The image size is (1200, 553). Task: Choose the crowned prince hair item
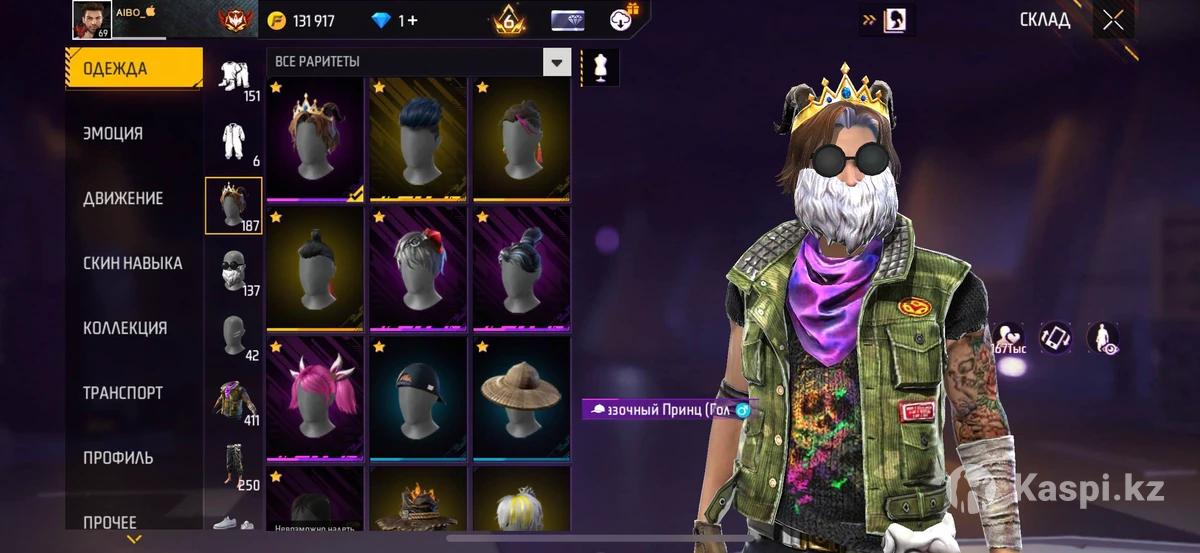click(x=315, y=139)
